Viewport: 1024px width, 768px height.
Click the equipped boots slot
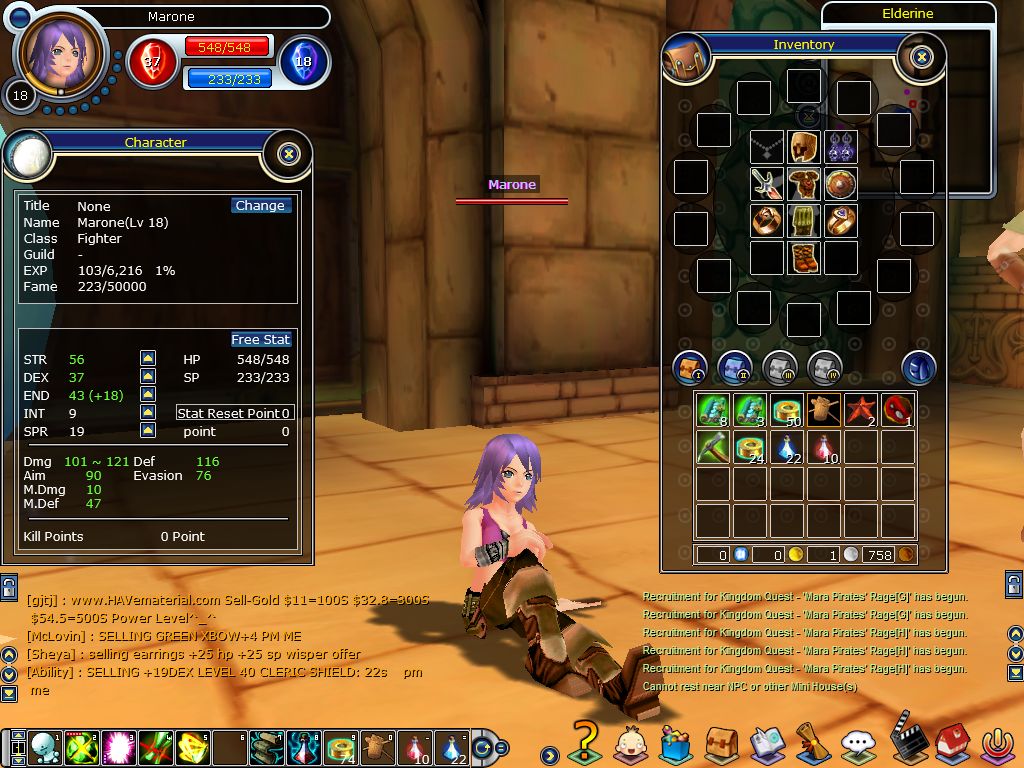tap(803, 257)
